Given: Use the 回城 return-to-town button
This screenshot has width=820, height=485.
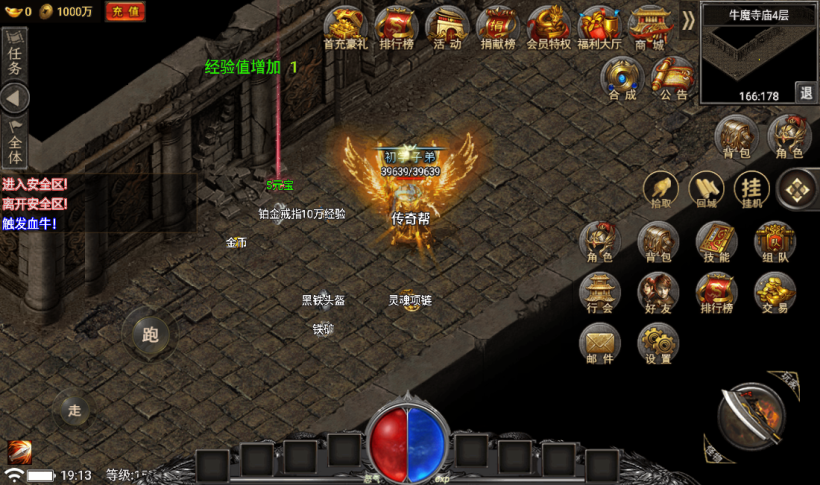Looking at the screenshot, I should [706, 188].
